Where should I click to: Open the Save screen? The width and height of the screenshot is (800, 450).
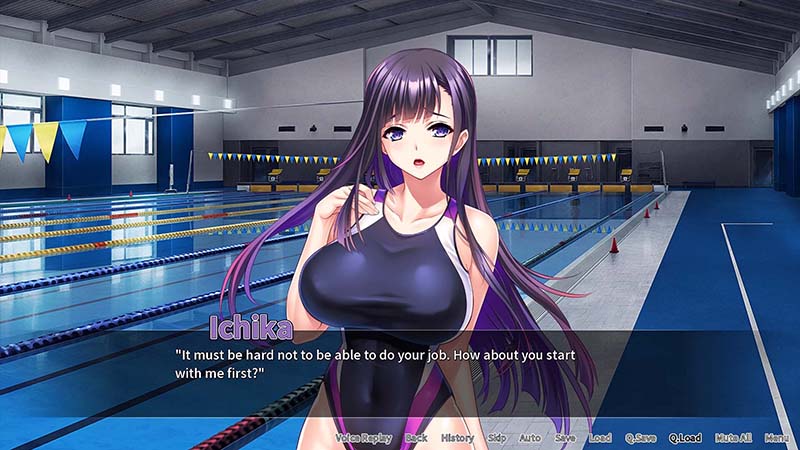click(x=565, y=438)
